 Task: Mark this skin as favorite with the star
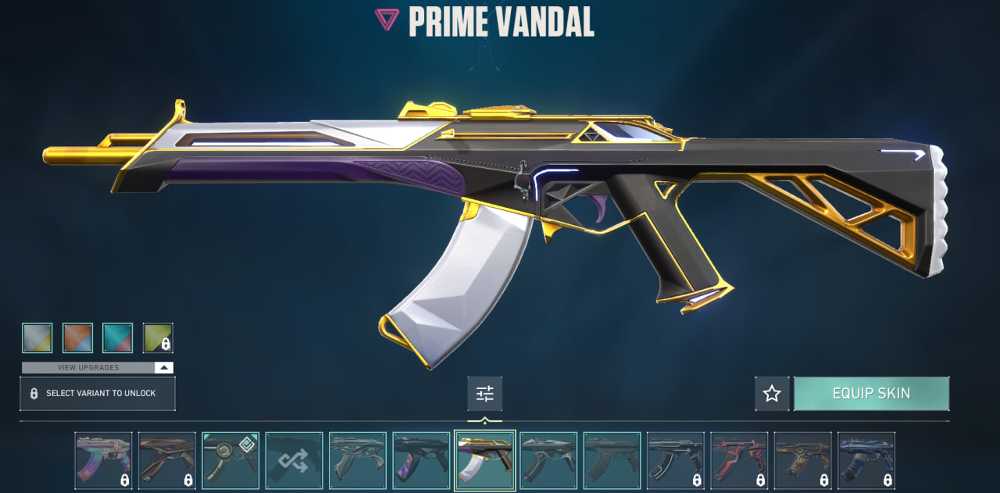pos(772,393)
